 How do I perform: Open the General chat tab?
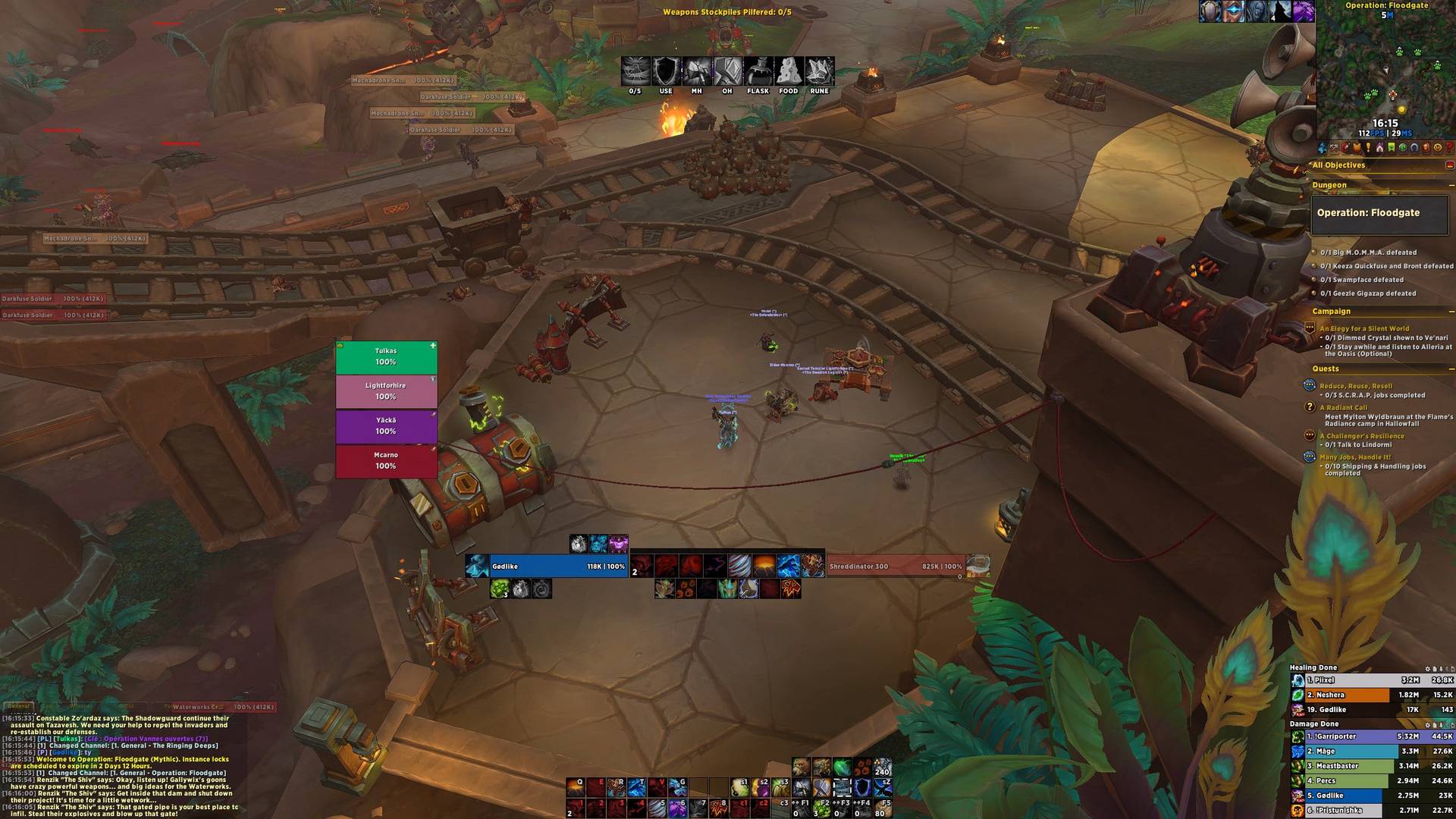(x=19, y=706)
